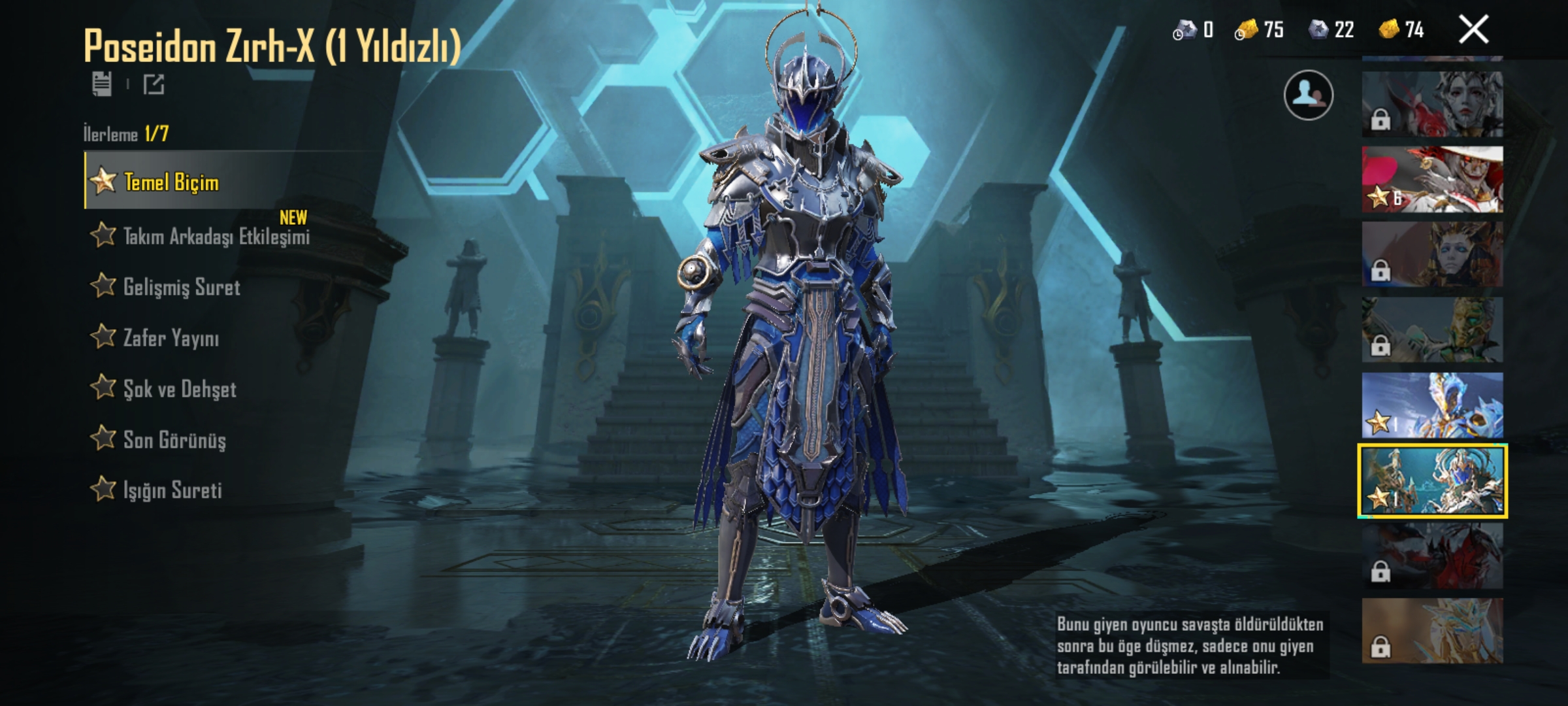Tap the share arrow icon
The image size is (1568, 706).
coord(154,84)
